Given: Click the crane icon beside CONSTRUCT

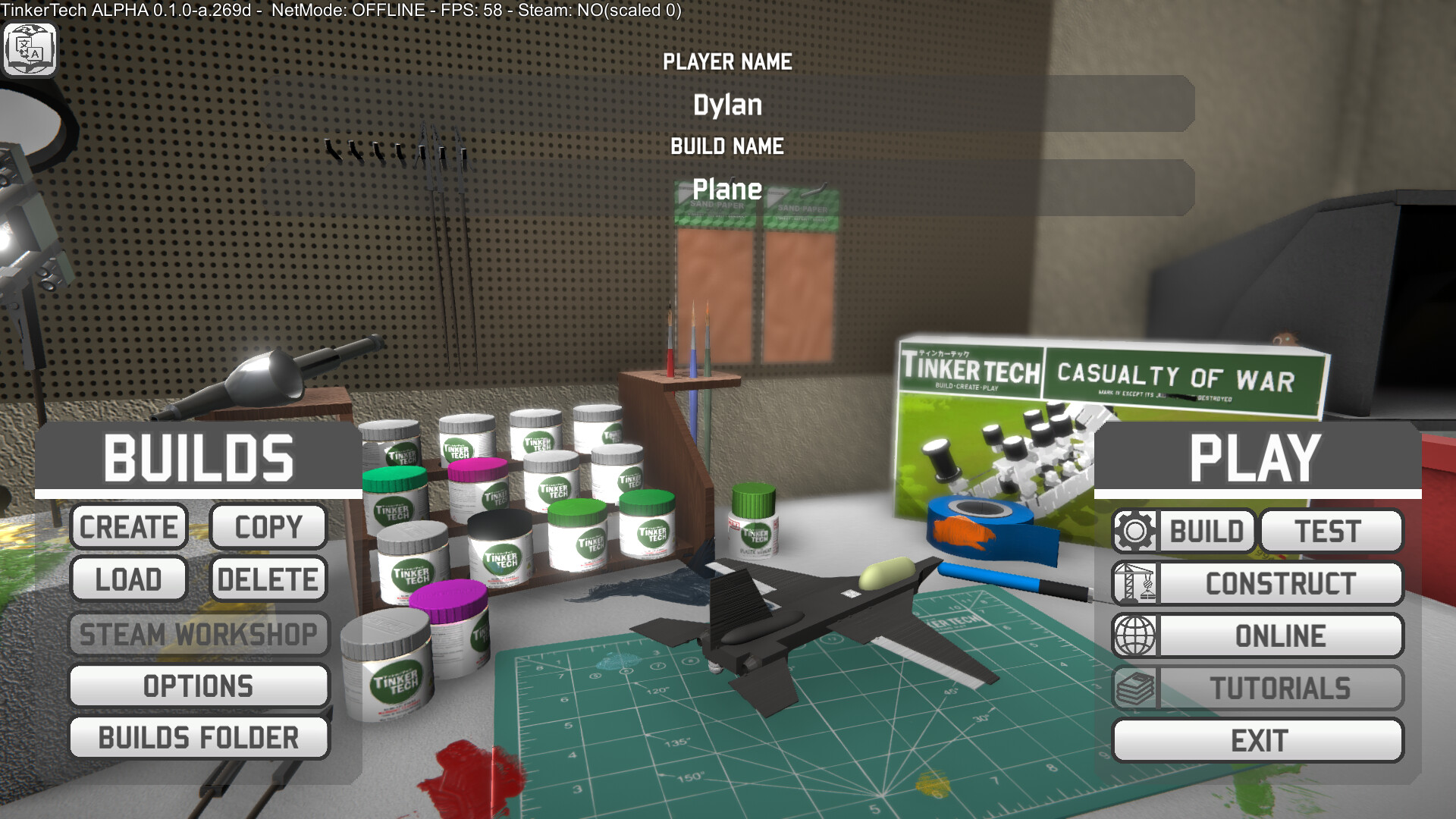Looking at the screenshot, I should click(1135, 583).
